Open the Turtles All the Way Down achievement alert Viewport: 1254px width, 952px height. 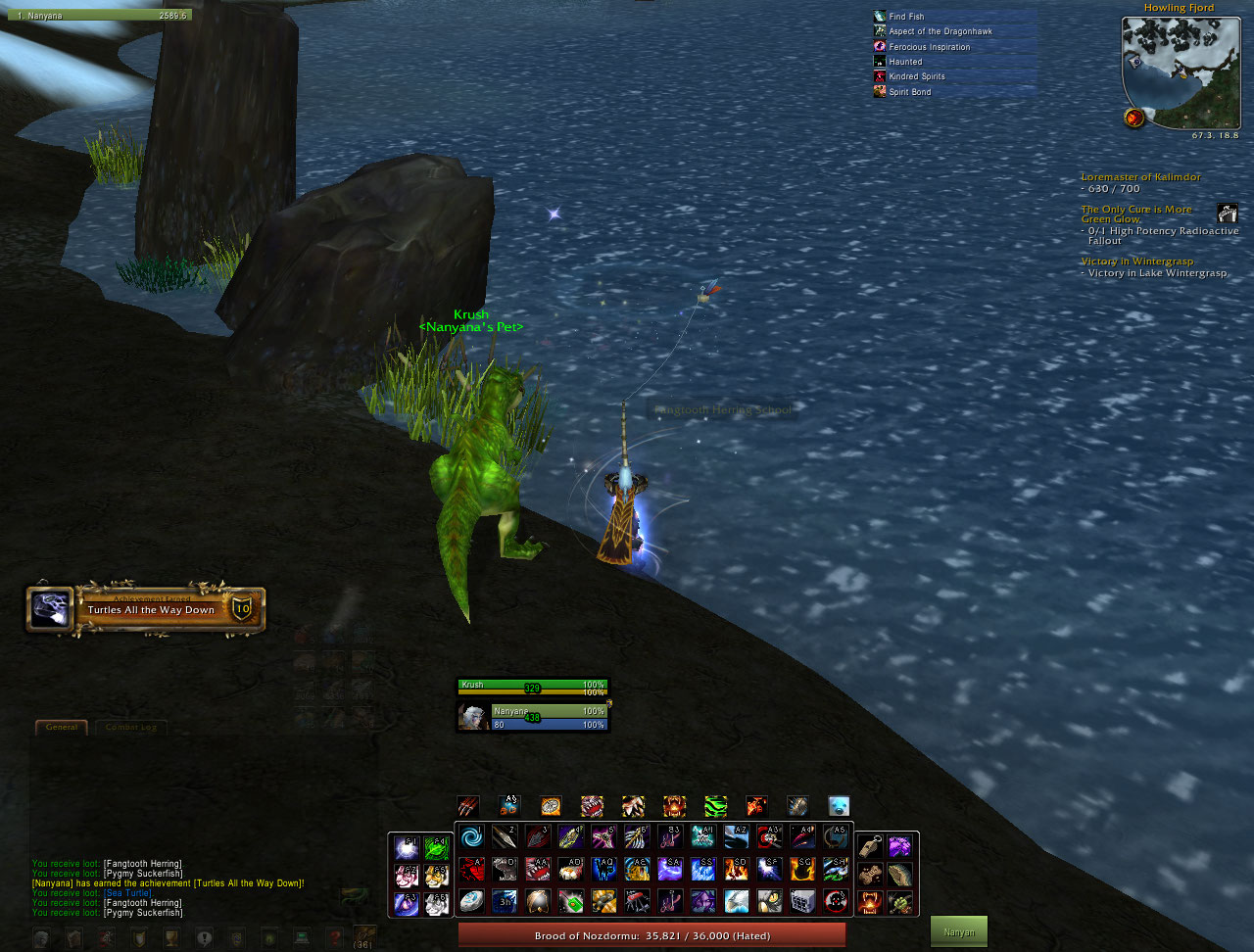[x=145, y=609]
